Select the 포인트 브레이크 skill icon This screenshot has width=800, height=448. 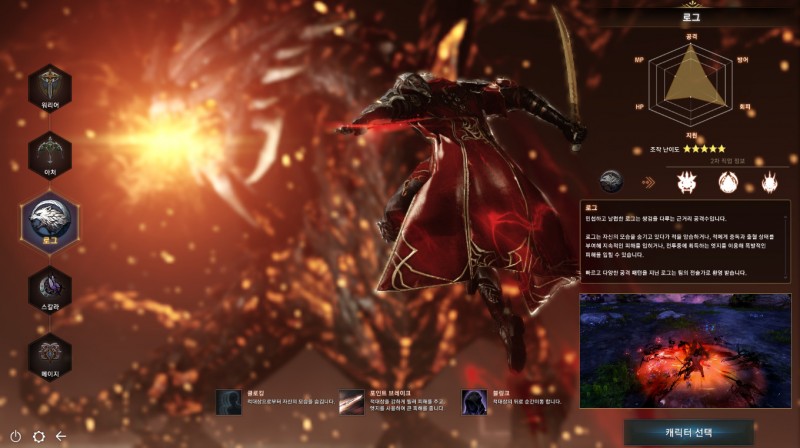(x=350, y=402)
